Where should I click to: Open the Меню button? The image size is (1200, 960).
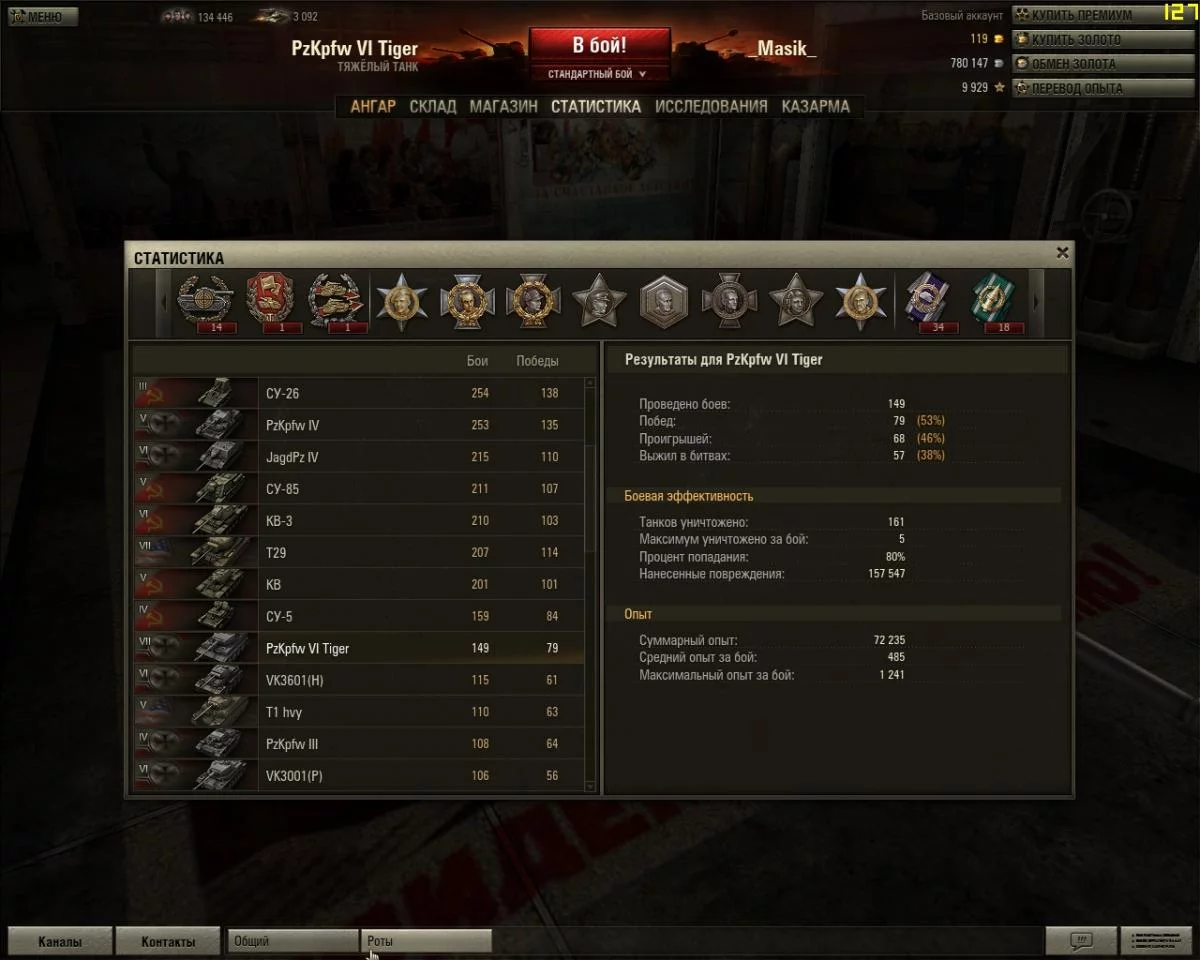(43, 17)
